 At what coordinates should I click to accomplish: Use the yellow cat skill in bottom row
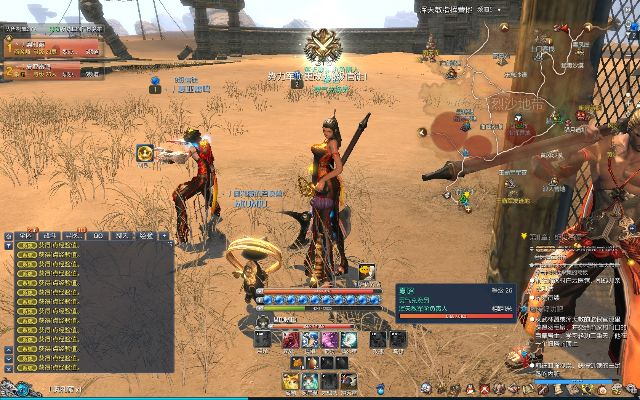click(291, 380)
